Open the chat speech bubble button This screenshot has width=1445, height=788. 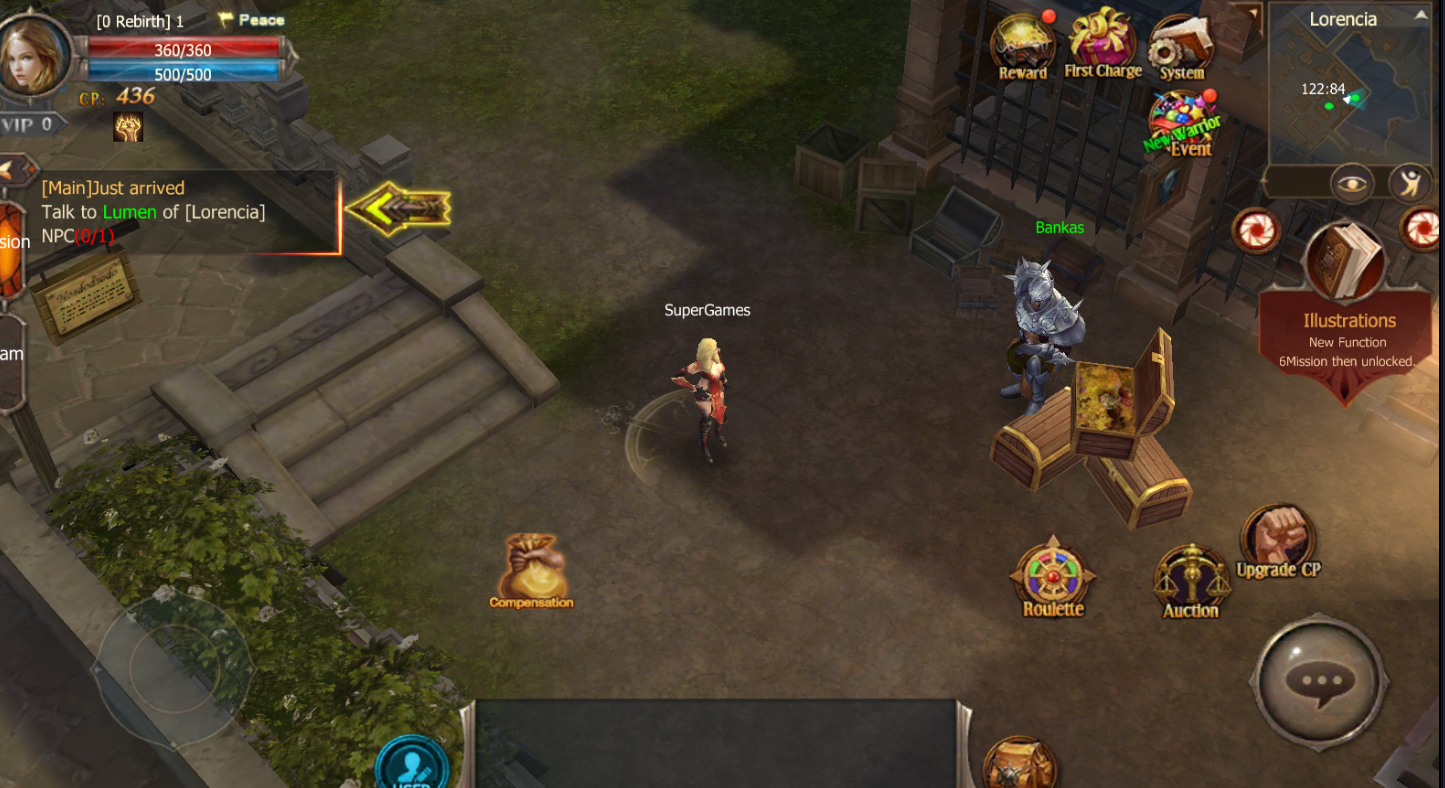pos(1318,682)
